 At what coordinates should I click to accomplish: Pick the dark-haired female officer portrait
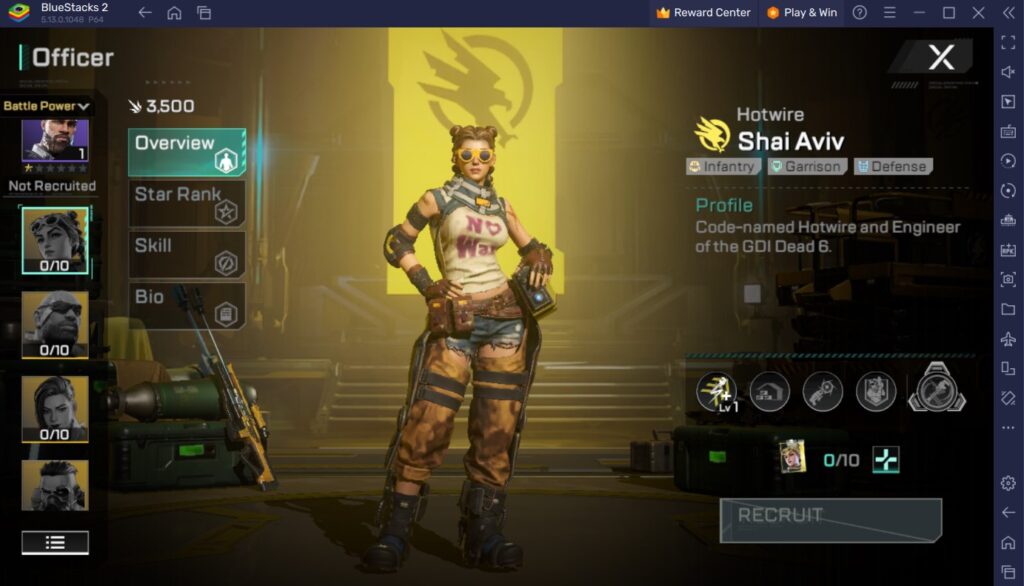coord(55,408)
